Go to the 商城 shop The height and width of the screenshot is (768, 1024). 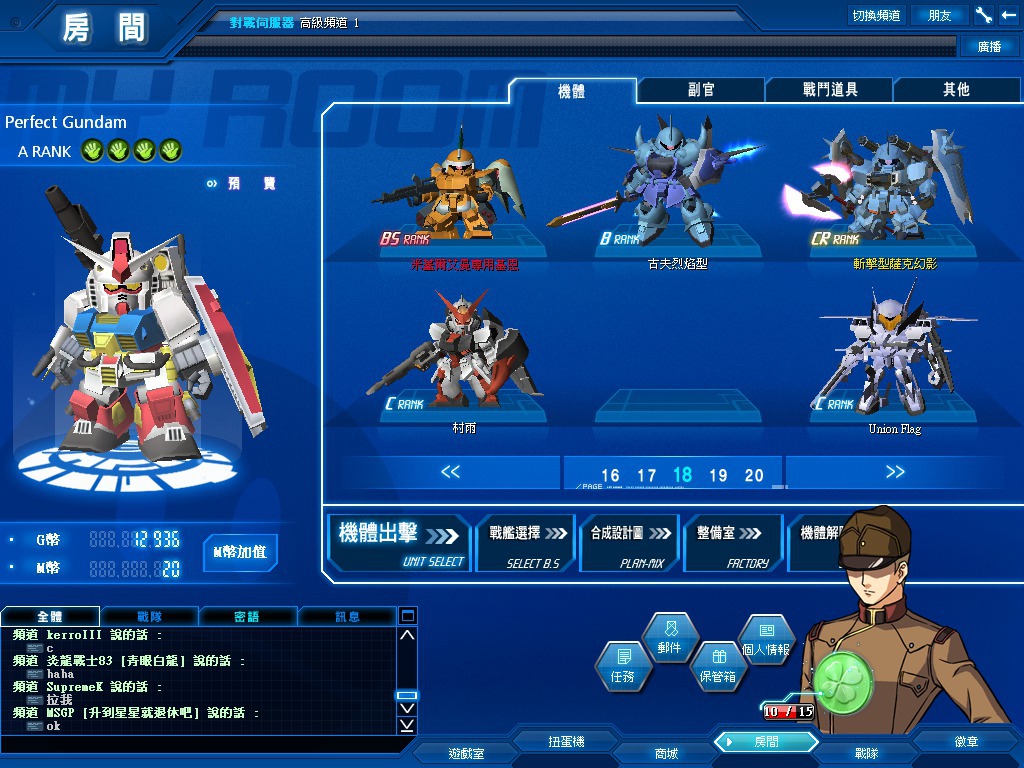665,753
